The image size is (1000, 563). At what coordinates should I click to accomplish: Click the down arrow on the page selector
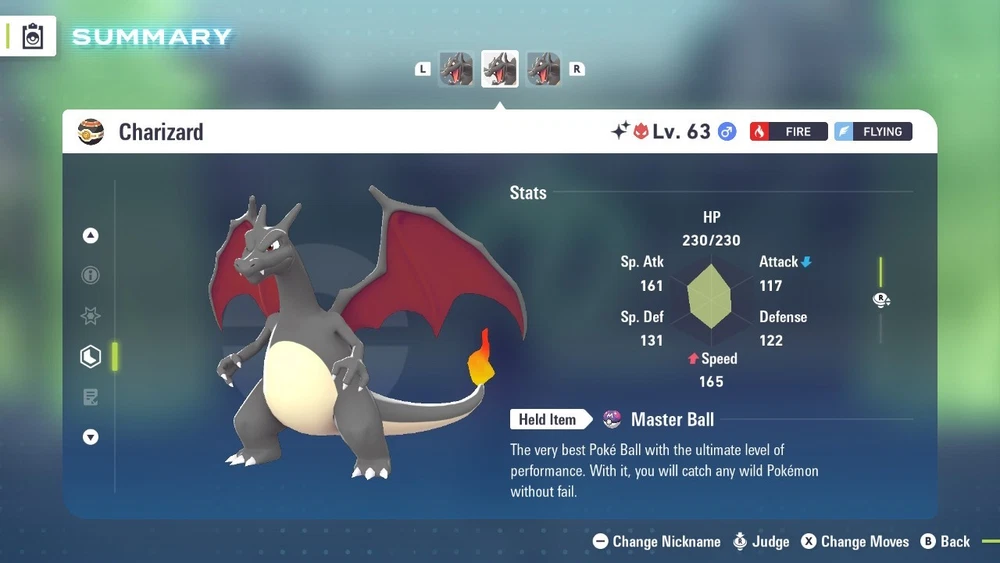pos(91,437)
